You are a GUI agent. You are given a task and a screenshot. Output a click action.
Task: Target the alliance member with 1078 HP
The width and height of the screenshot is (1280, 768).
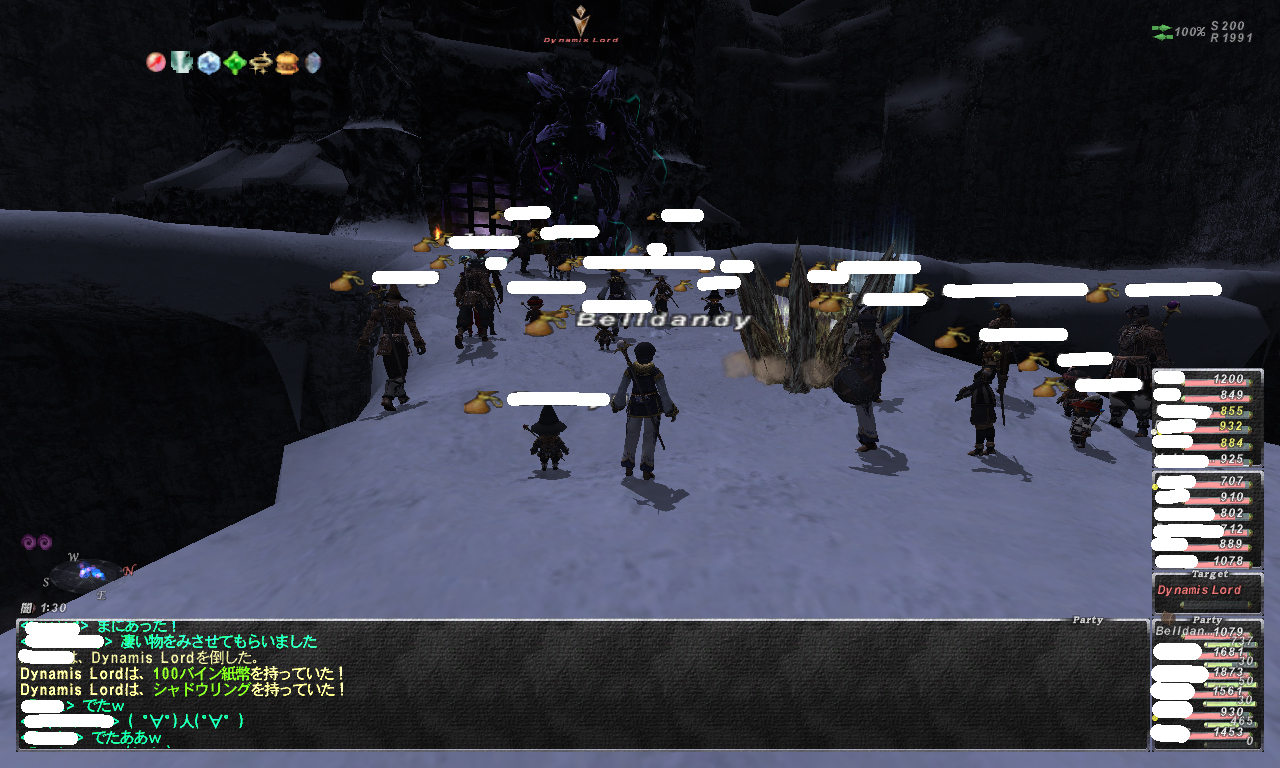click(1207, 562)
